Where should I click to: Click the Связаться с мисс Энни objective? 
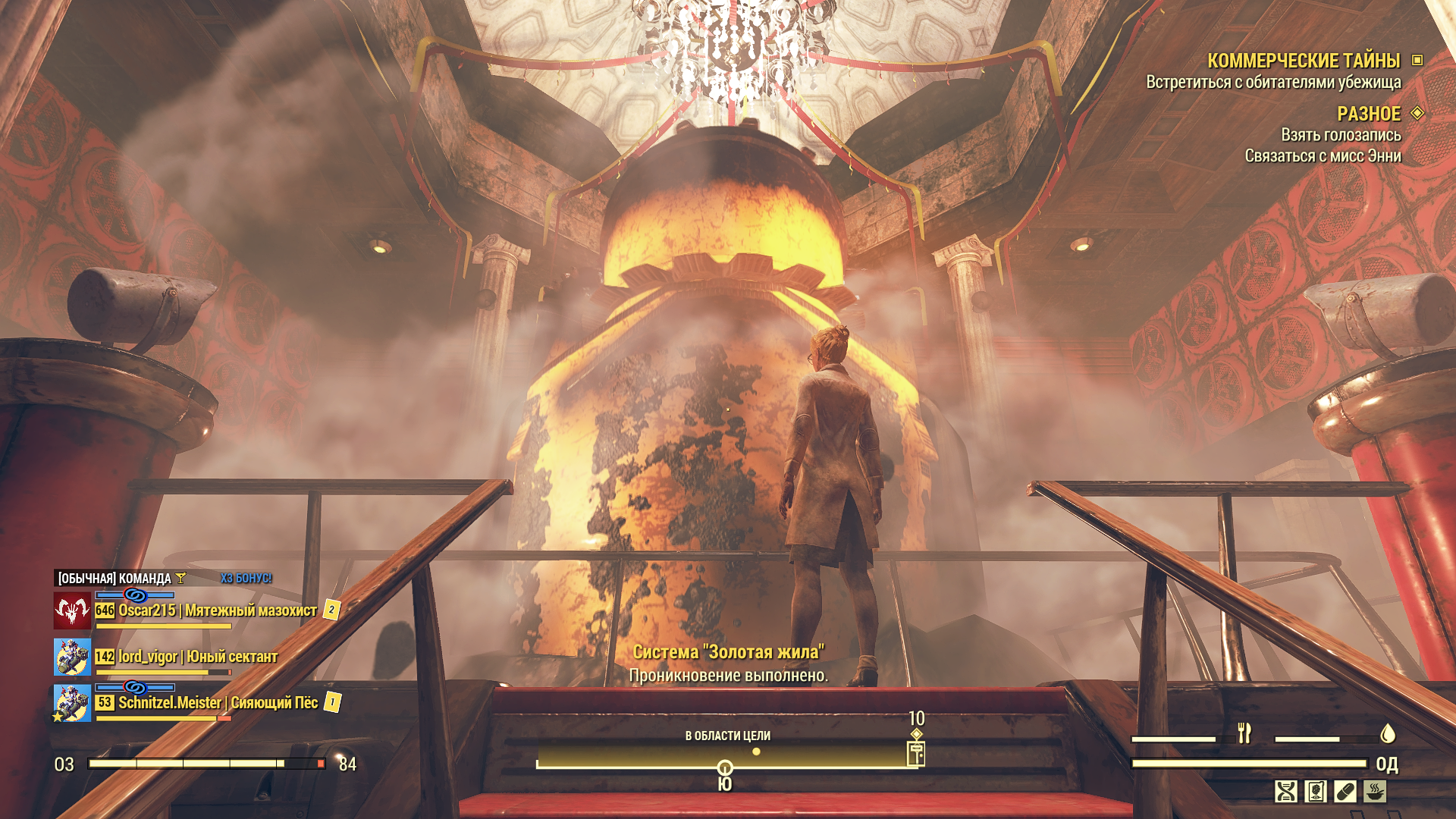tap(1323, 156)
